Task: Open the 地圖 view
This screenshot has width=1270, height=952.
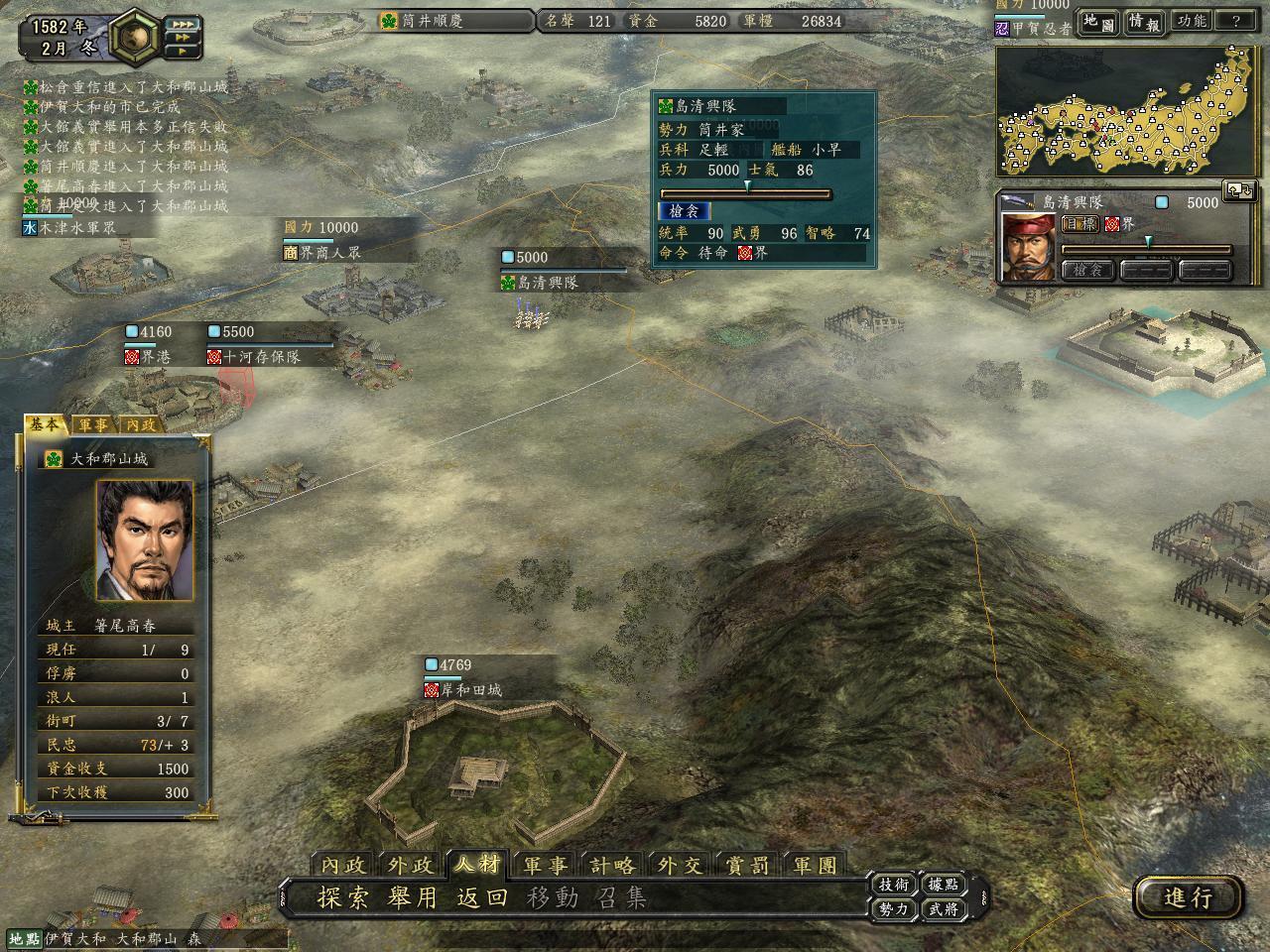Action: 1098,22
